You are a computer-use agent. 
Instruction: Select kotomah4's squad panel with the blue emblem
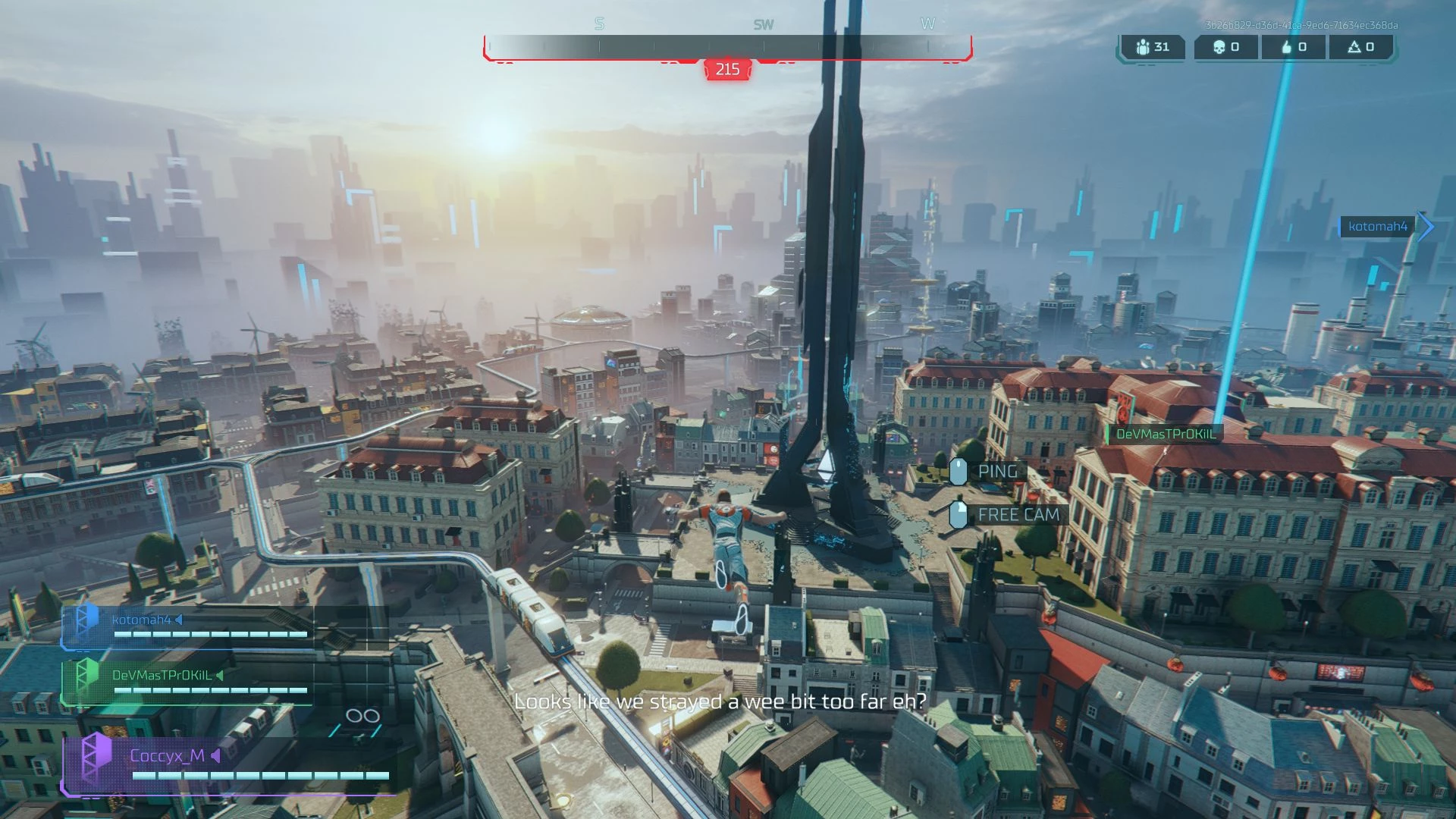pyautogui.click(x=190, y=626)
